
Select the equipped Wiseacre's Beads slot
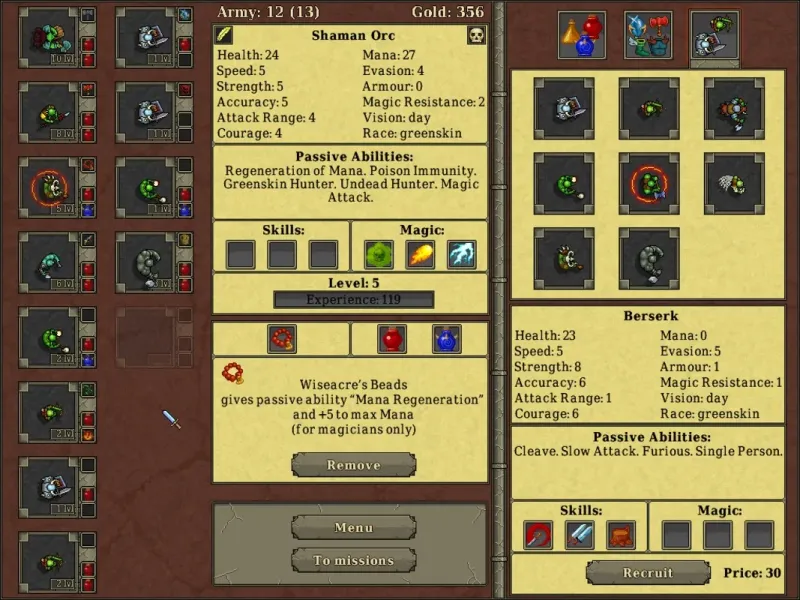point(282,339)
